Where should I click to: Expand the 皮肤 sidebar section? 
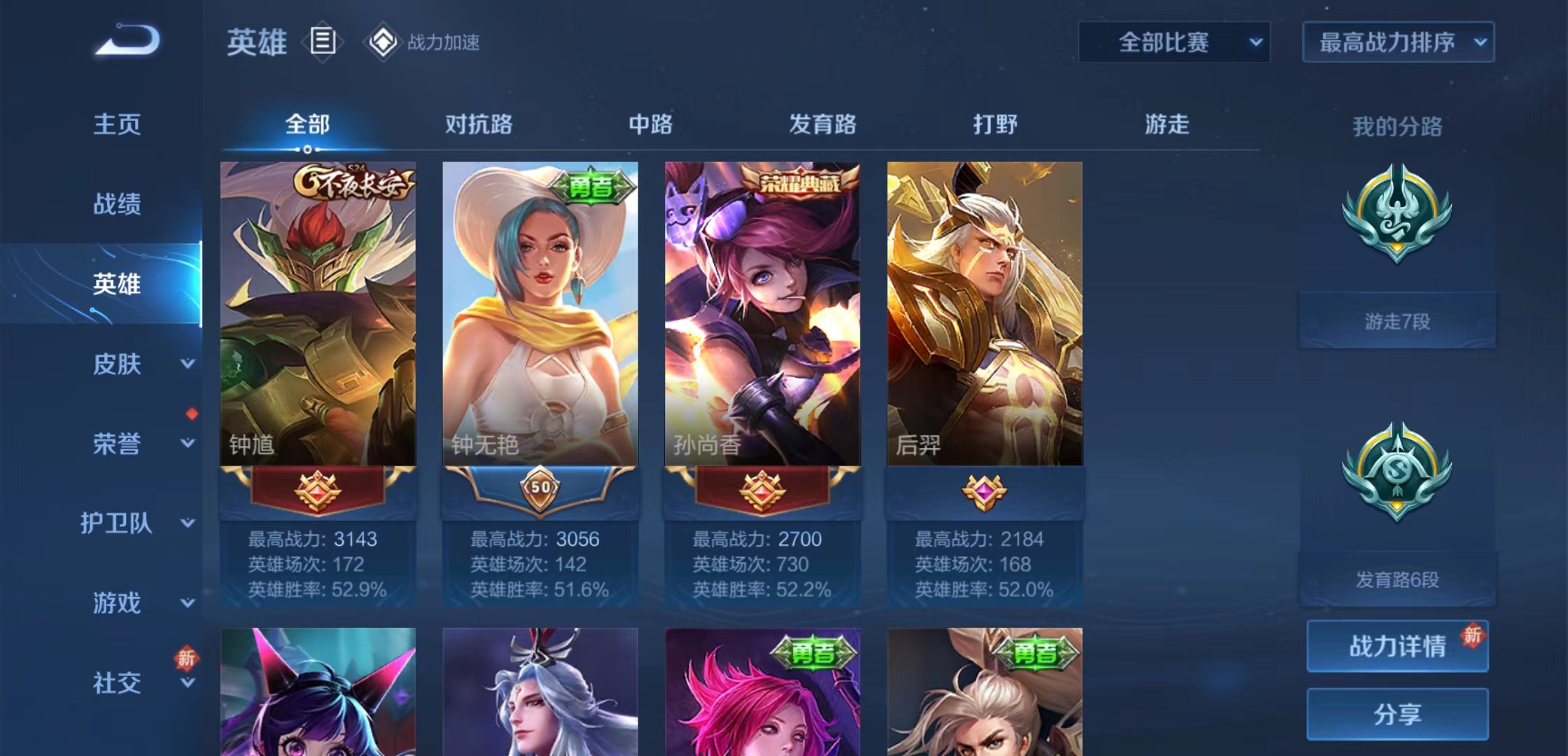click(x=118, y=365)
